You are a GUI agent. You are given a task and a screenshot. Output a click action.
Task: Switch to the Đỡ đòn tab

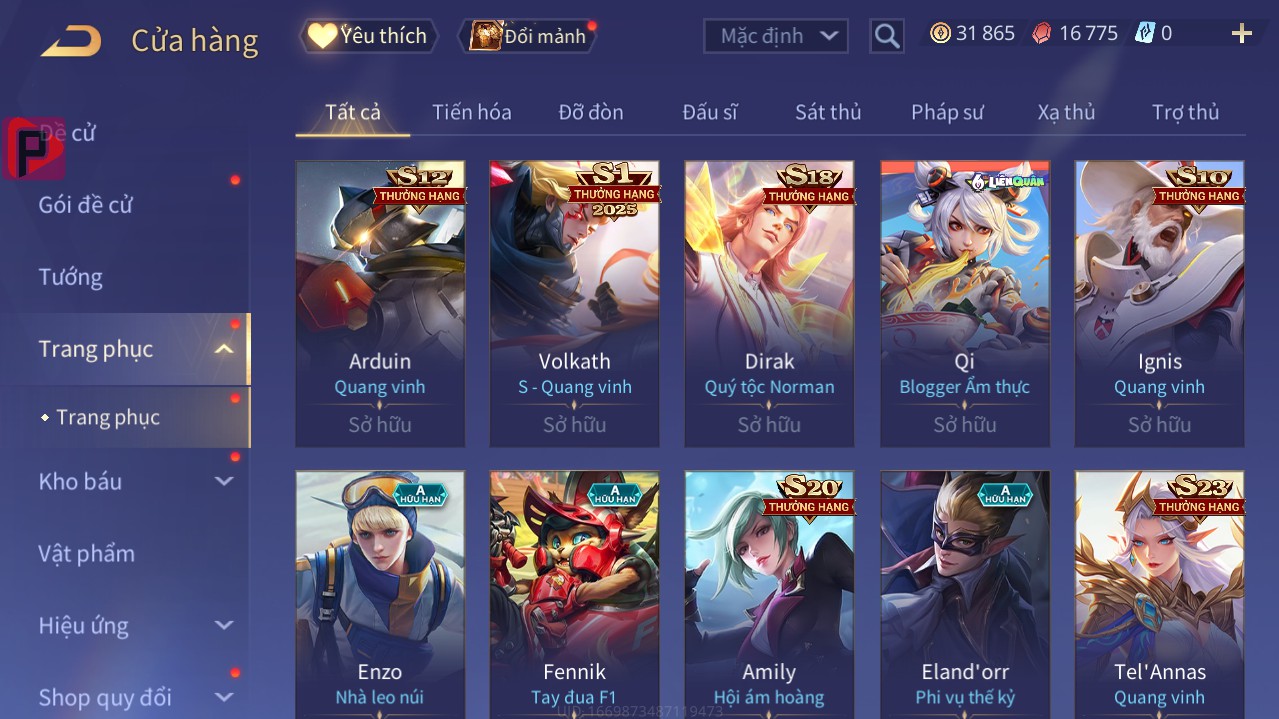tap(590, 112)
